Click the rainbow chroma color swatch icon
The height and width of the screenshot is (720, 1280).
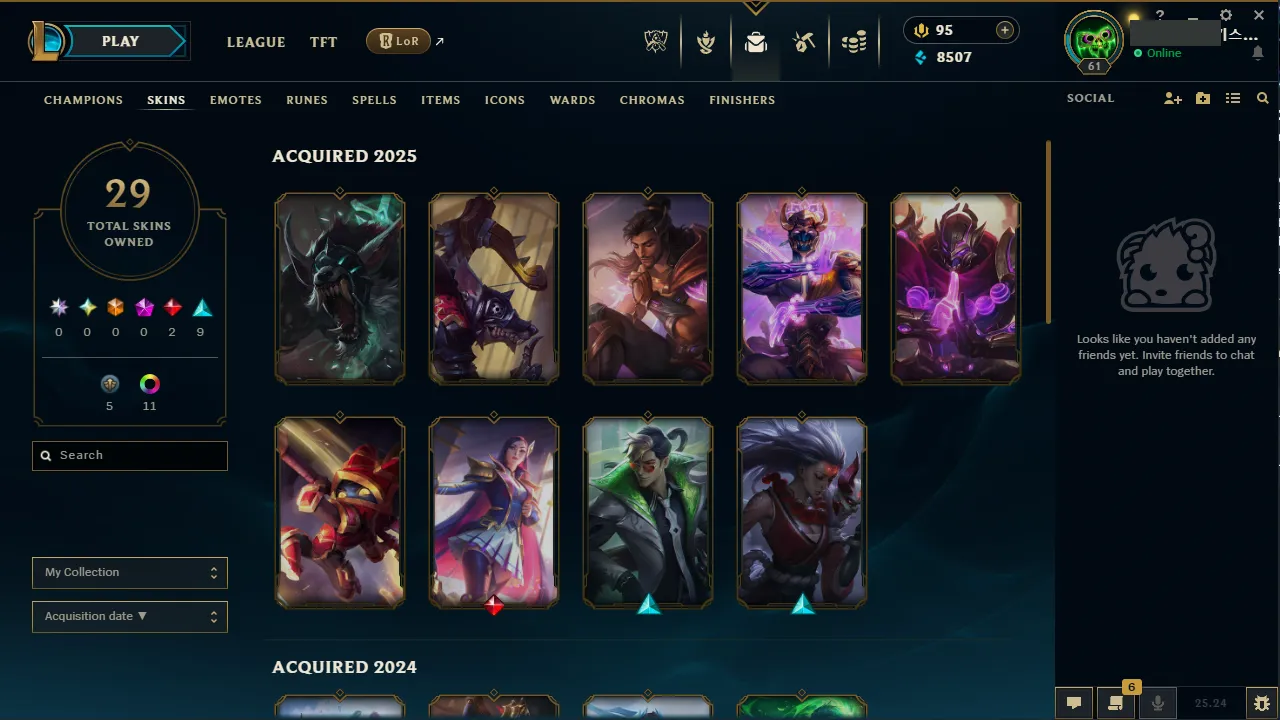[149, 384]
